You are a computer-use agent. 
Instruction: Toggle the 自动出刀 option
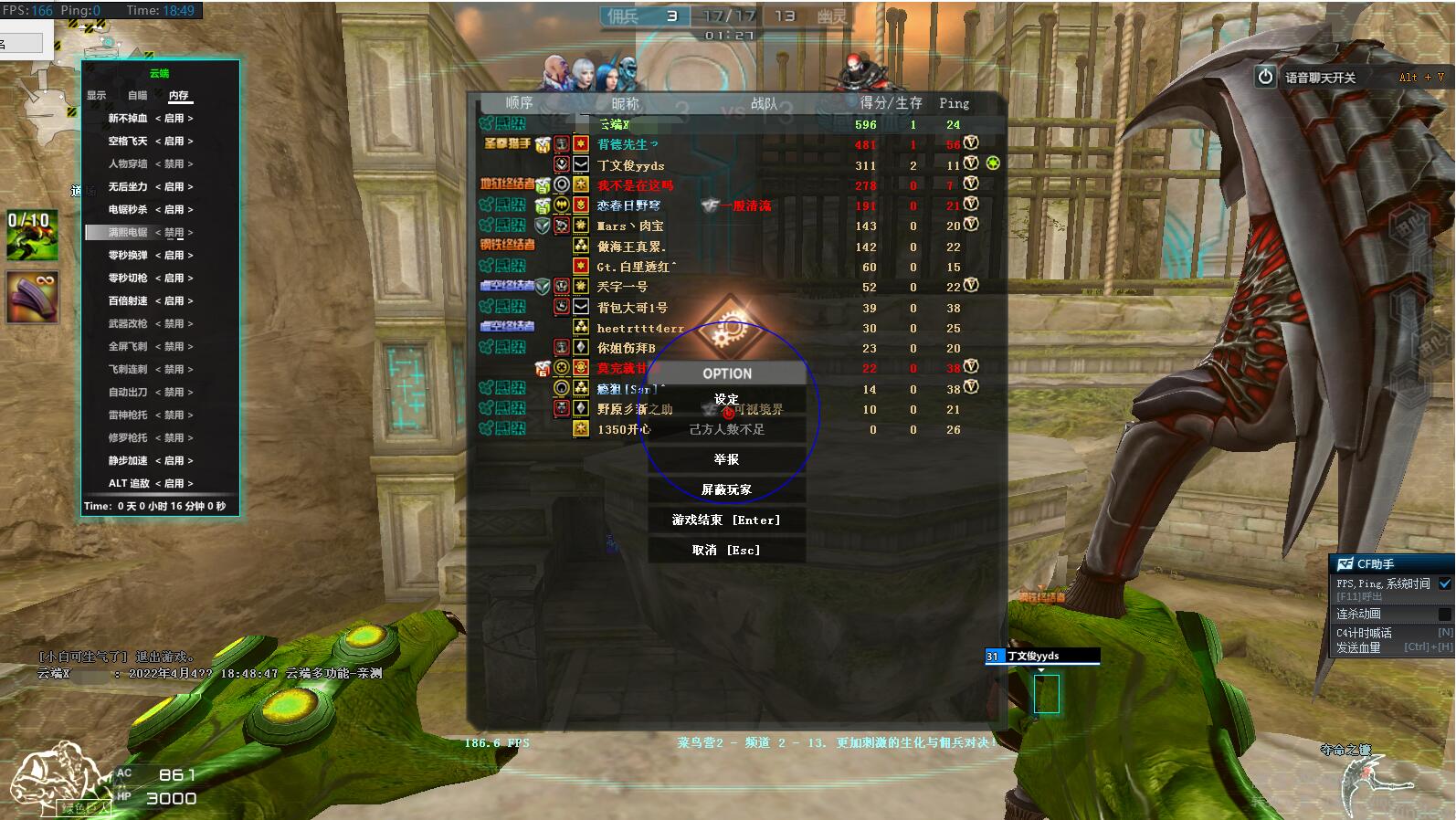click(174, 392)
